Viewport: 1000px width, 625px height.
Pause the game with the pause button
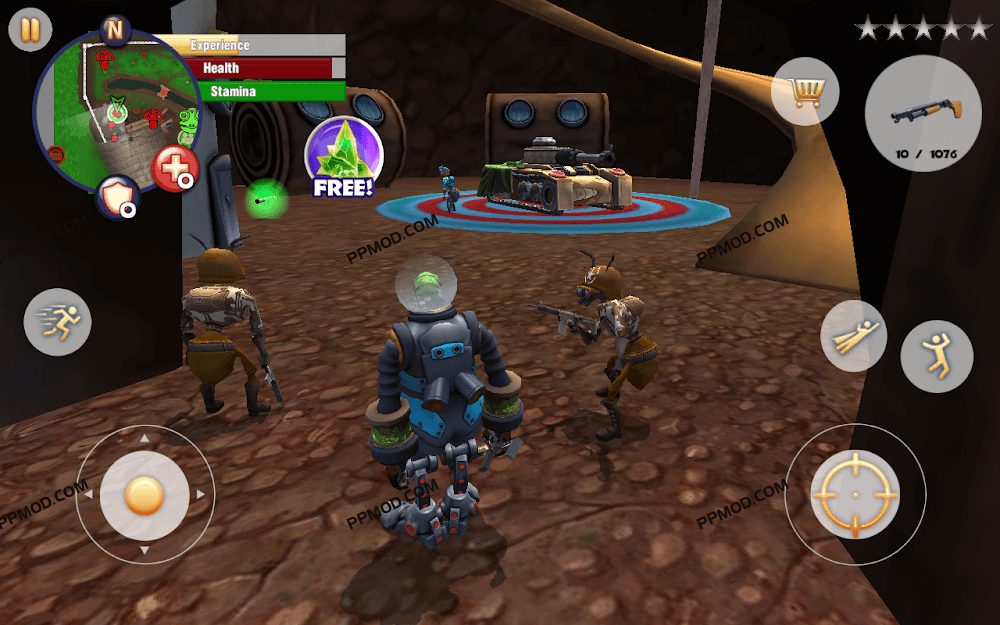(x=30, y=30)
